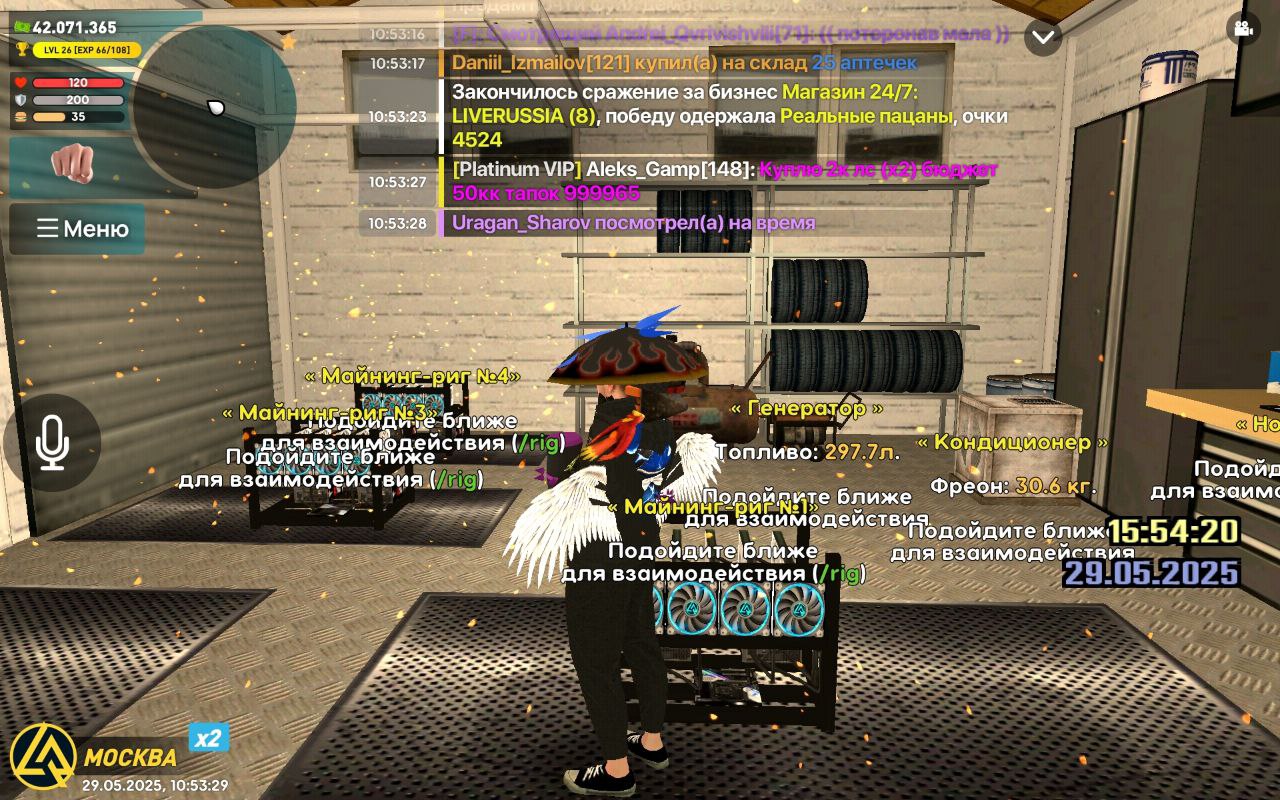Open the screen recorder camera icon
The height and width of the screenshot is (800, 1280).
click(1243, 30)
